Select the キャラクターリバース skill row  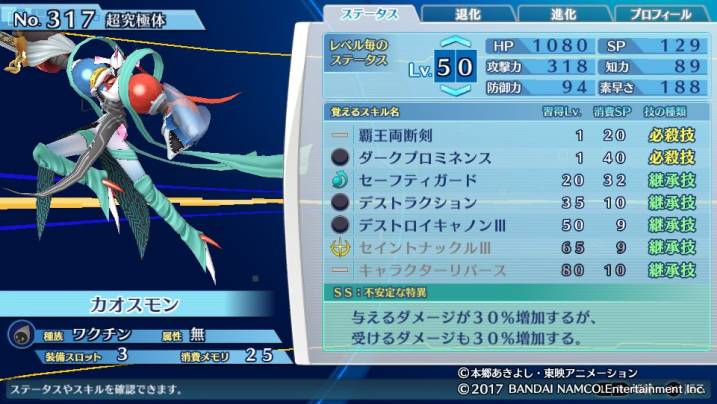514,270
